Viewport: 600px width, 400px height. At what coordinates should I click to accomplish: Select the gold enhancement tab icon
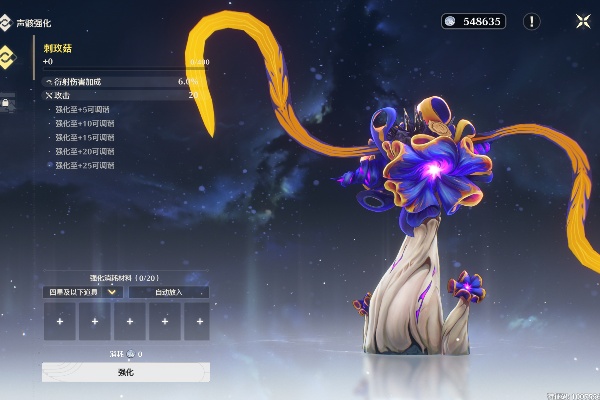tap(7, 56)
